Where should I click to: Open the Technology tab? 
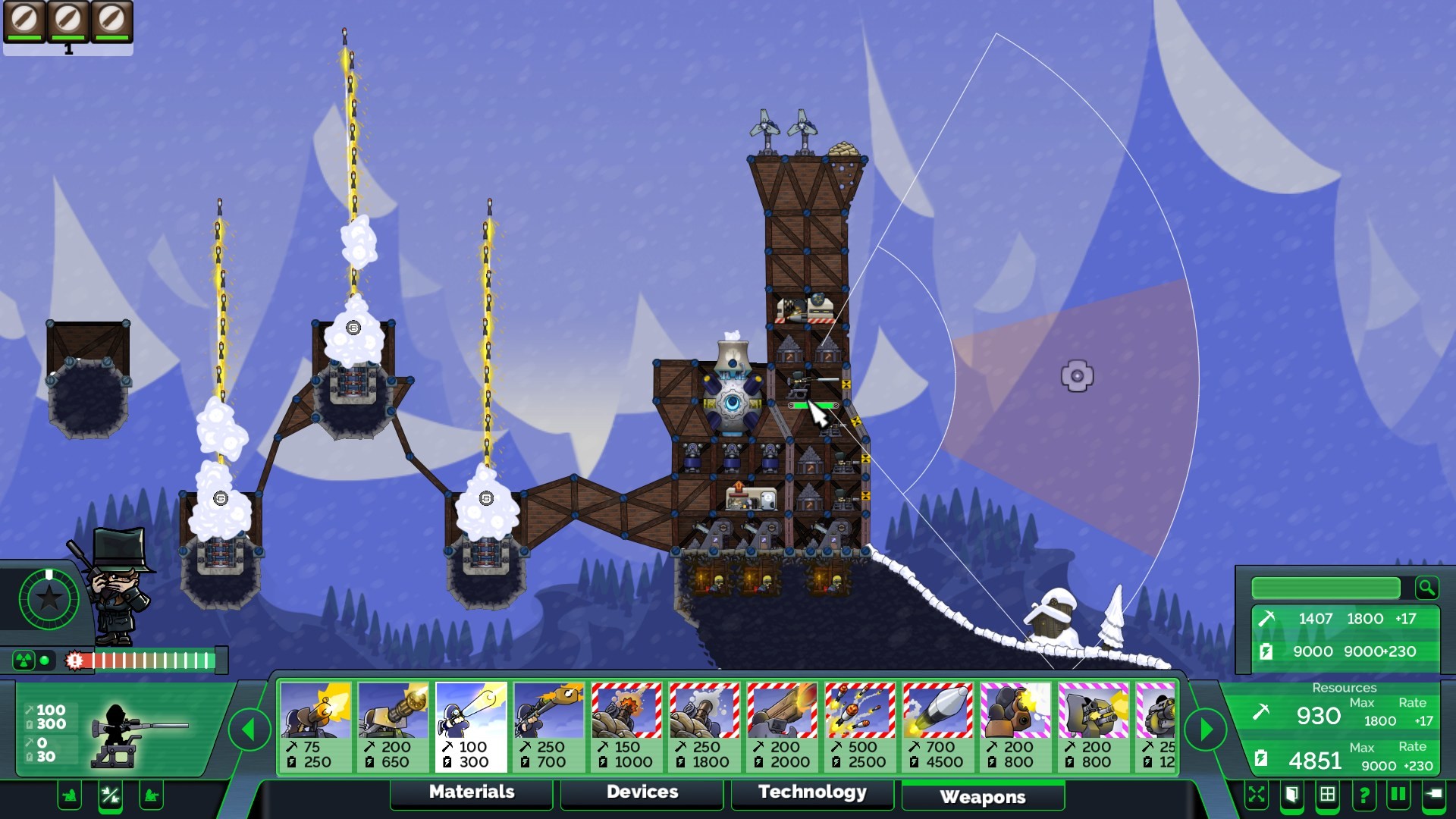click(812, 792)
